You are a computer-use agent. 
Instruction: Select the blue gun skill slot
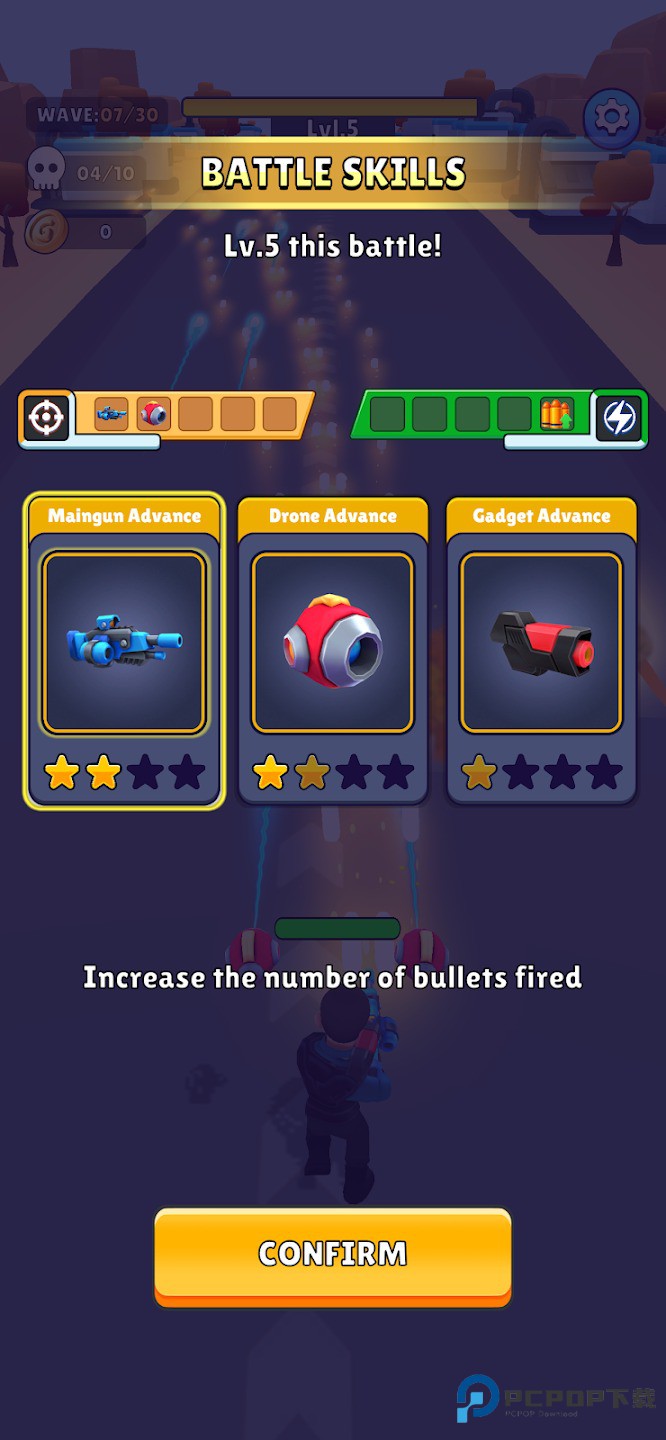pyautogui.click(x=111, y=414)
